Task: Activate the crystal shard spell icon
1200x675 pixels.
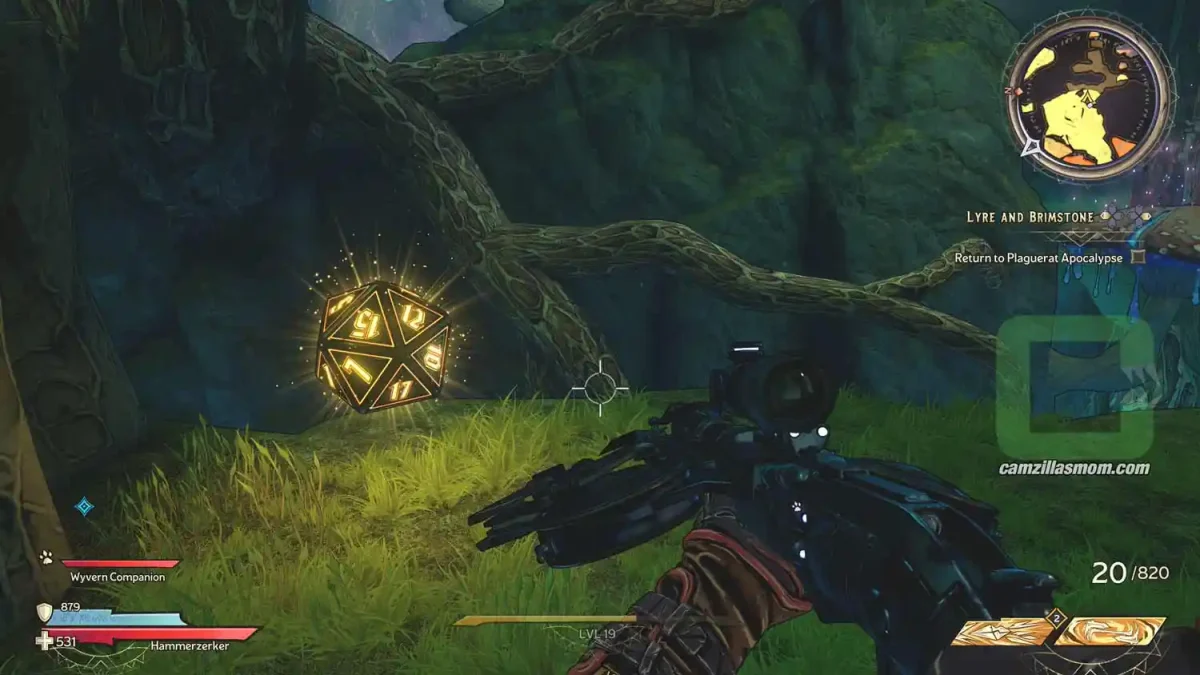Action: [x=1000, y=632]
